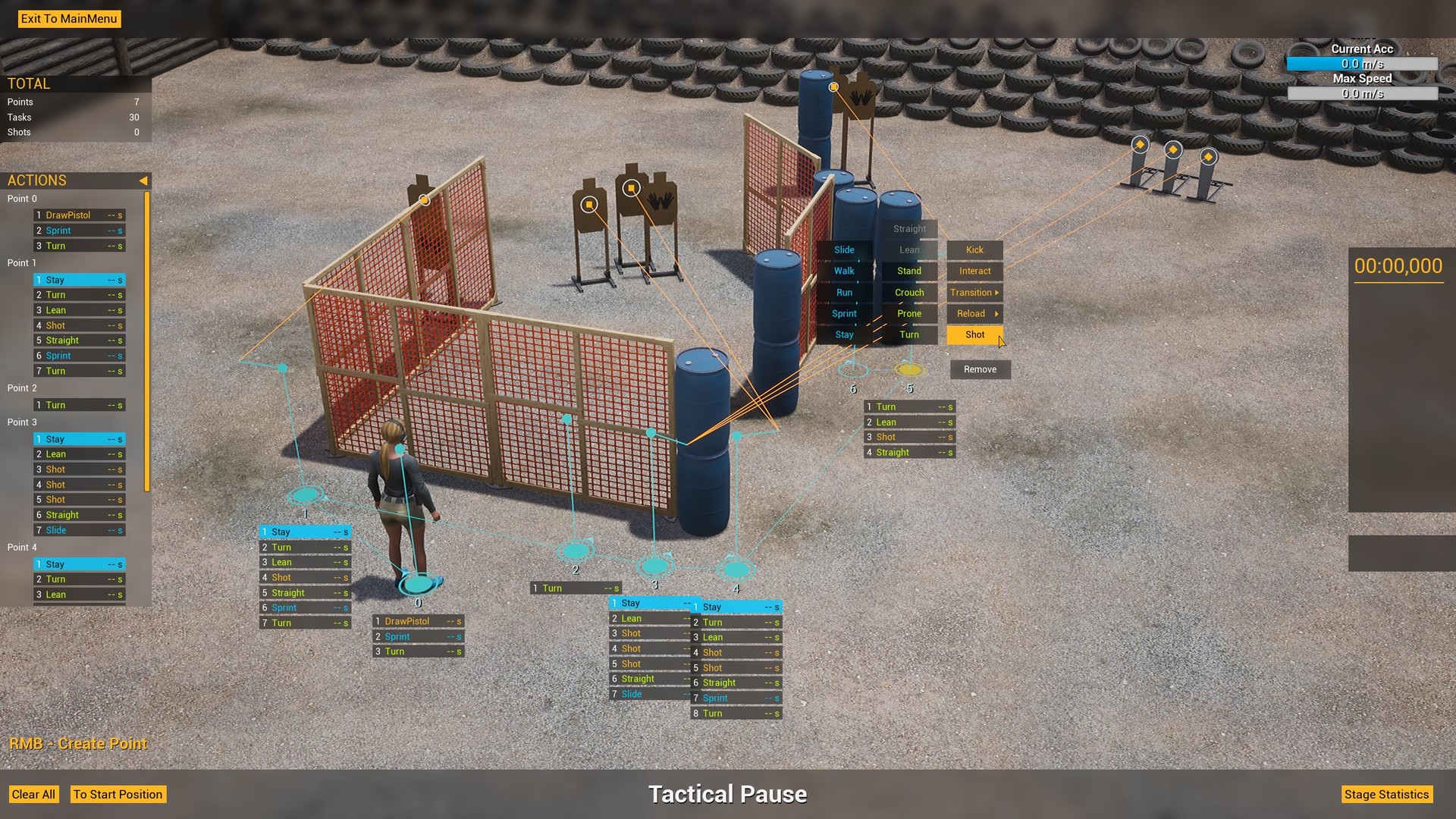Choose Shot from the action context menu
This screenshot has height=819, width=1456.
tap(974, 334)
